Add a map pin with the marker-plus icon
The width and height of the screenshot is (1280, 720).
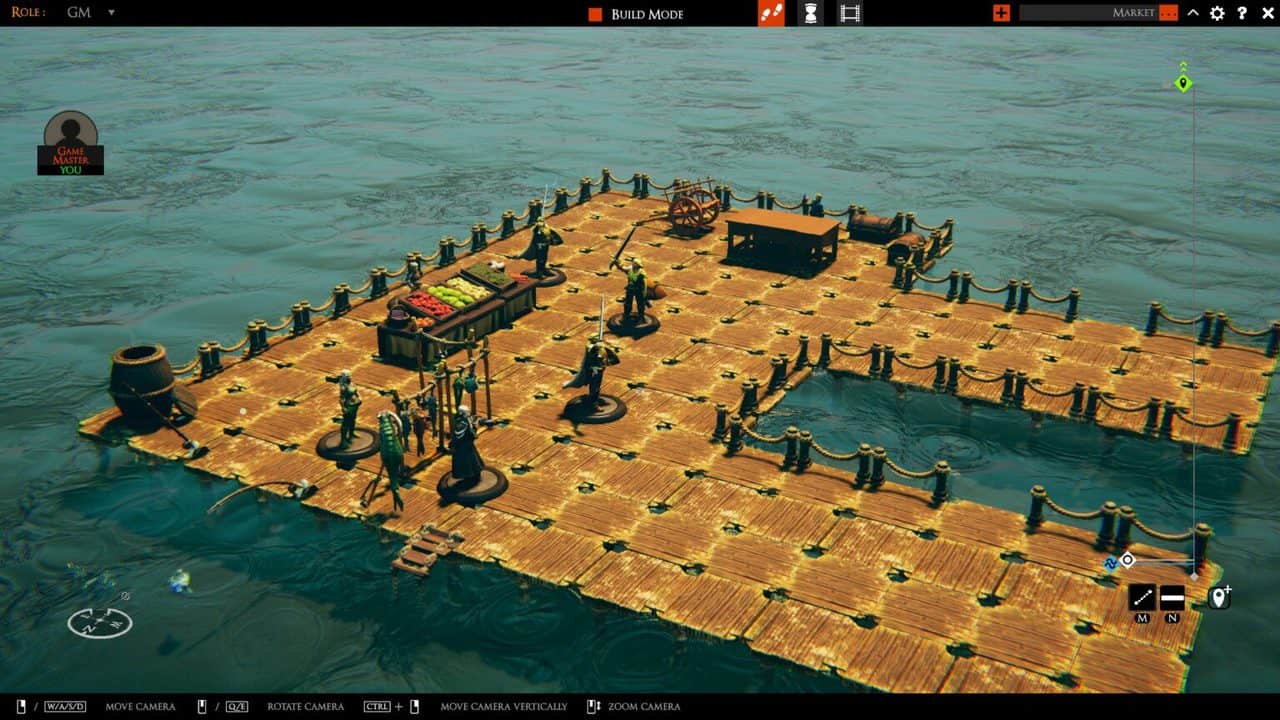pyautogui.click(x=1219, y=597)
